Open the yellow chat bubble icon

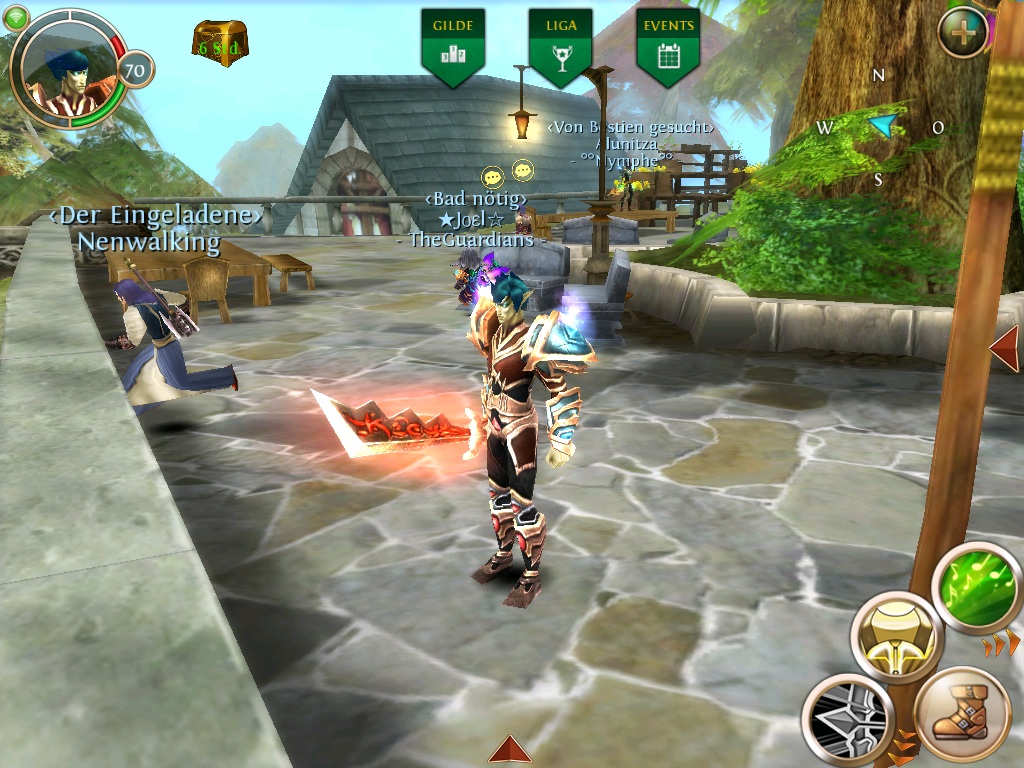491,176
